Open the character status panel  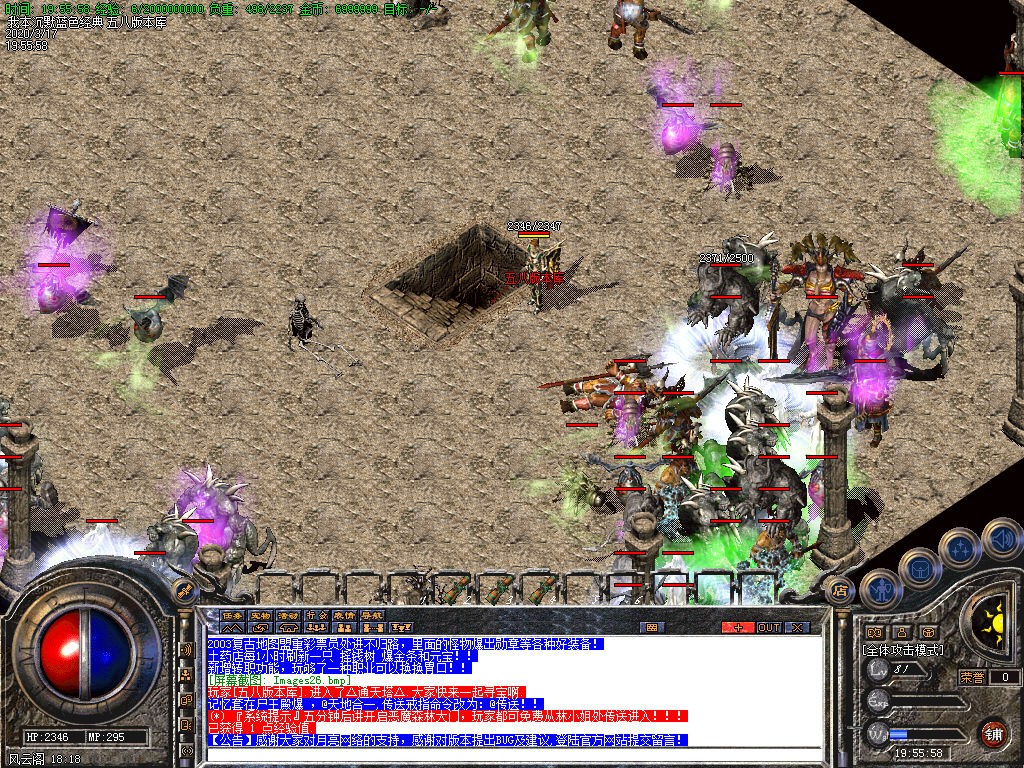tap(880, 590)
